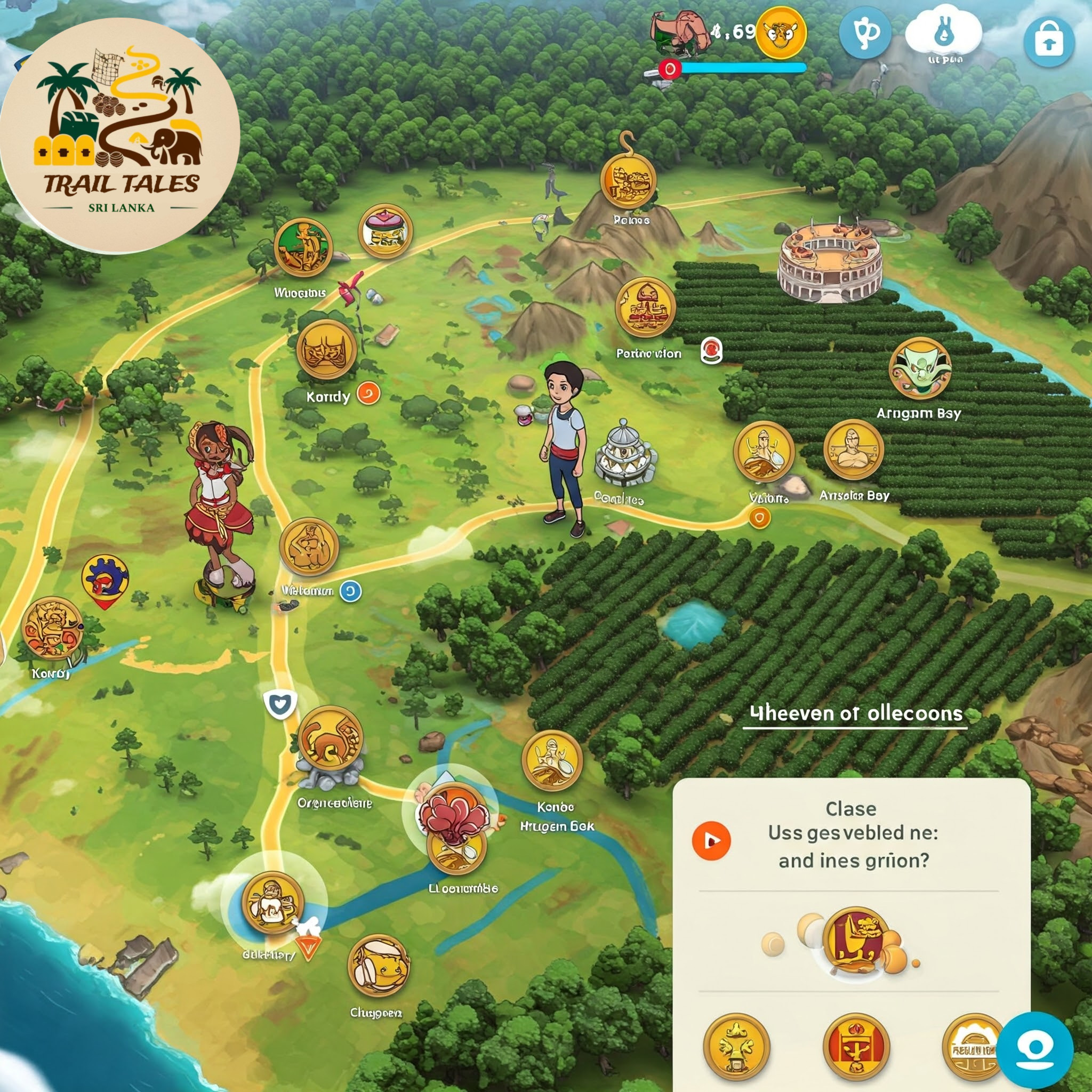Click the Trail Tales Sri Lanka logo
Viewport: 1092px width, 1092px height.
pyautogui.click(x=120, y=135)
